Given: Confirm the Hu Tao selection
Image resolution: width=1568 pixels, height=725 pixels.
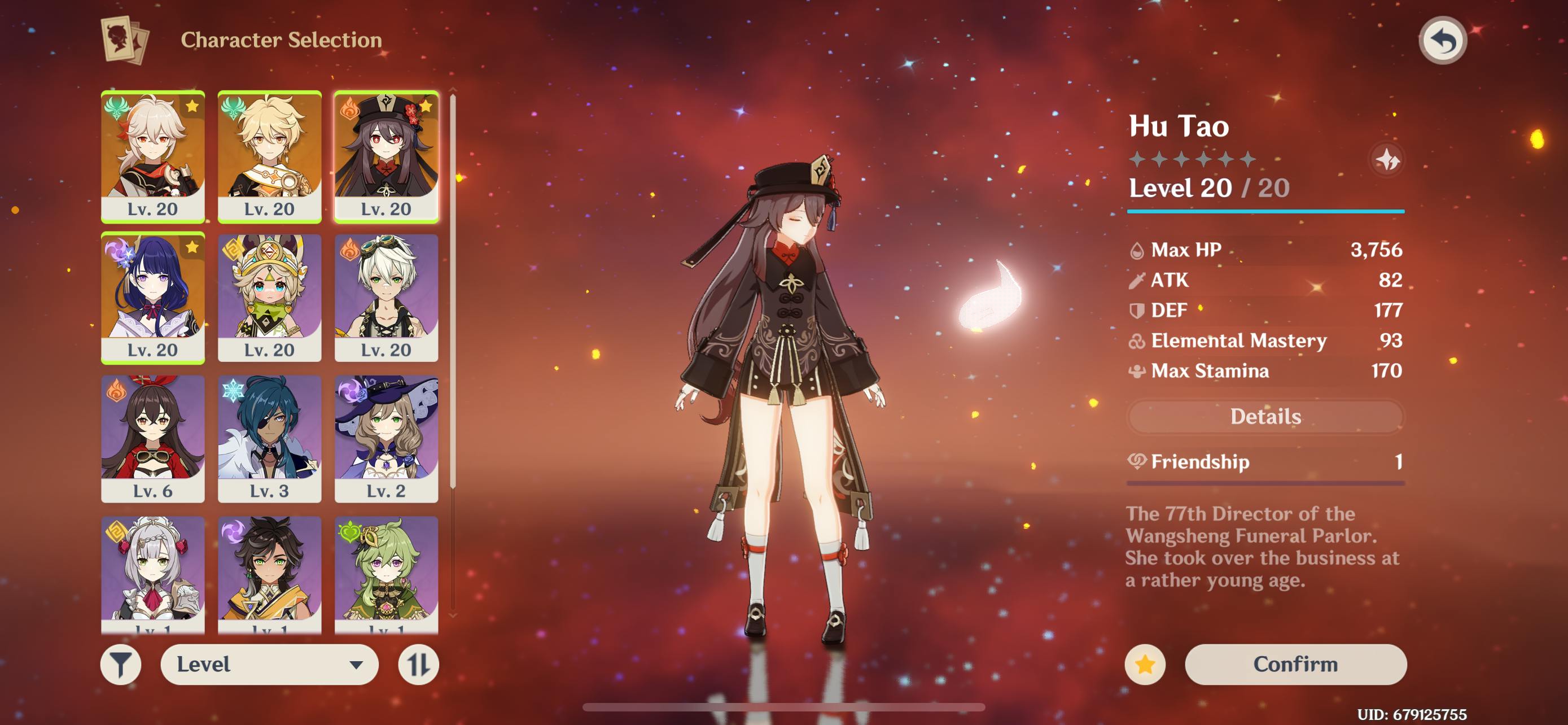Looking at the screenshot, I should (x=1295, y=664).
